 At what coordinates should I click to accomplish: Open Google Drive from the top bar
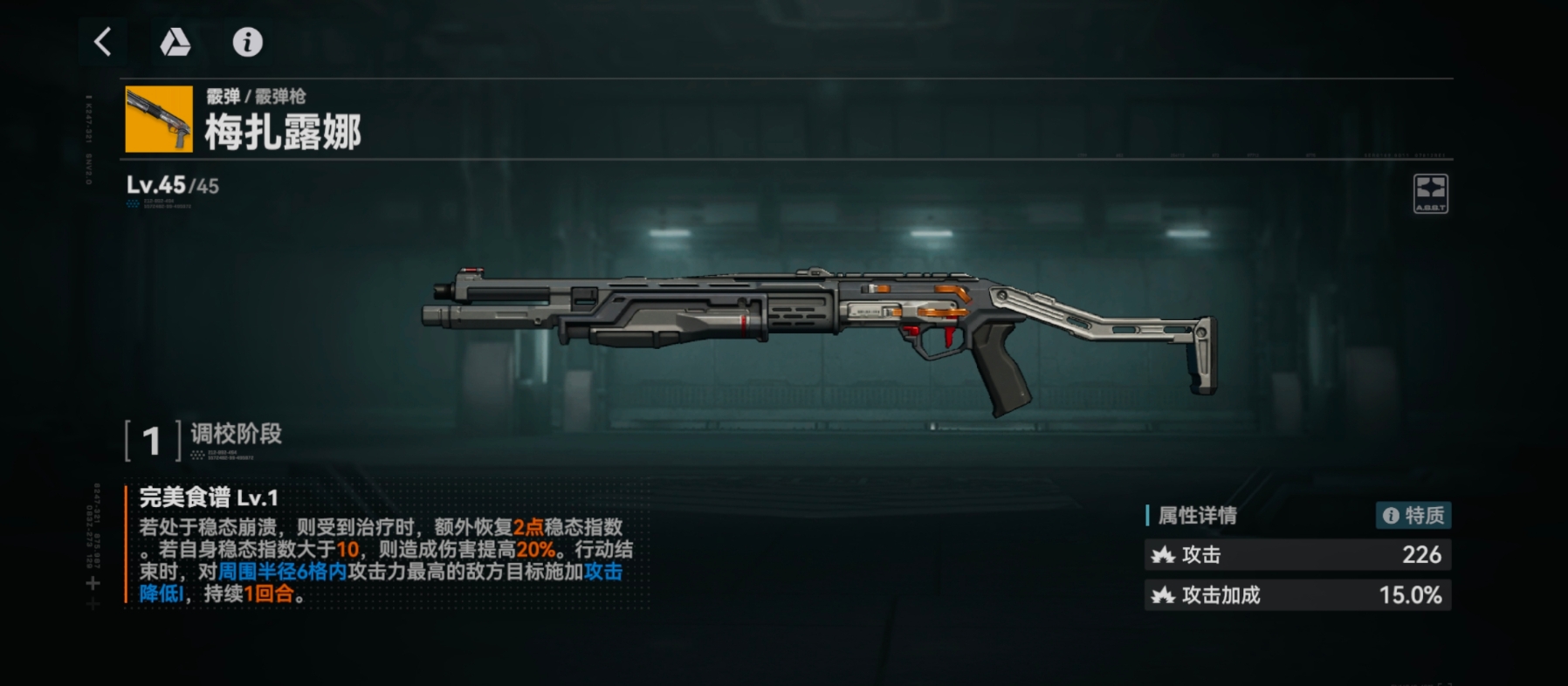pos(175,43)
